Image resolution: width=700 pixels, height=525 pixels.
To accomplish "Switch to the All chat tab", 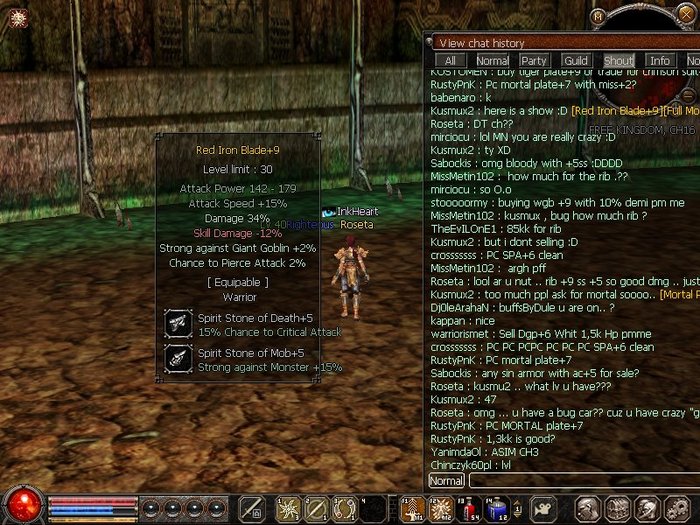I will (x=451, y=61).
